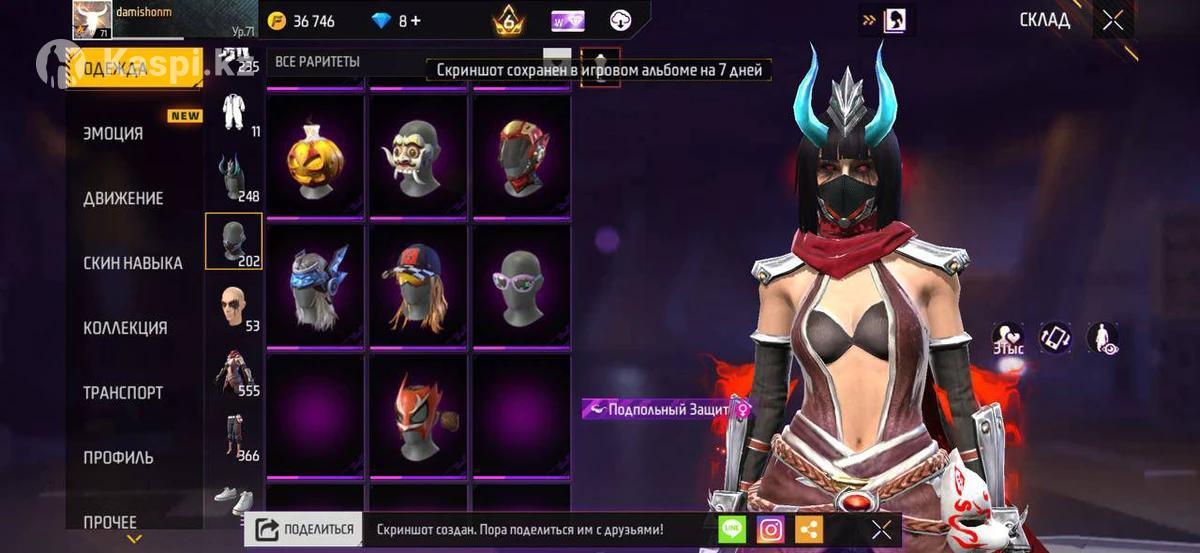Open the Эмоция menu section
1200x553 pixels.
pyautogui.click(x=113, y=133)
